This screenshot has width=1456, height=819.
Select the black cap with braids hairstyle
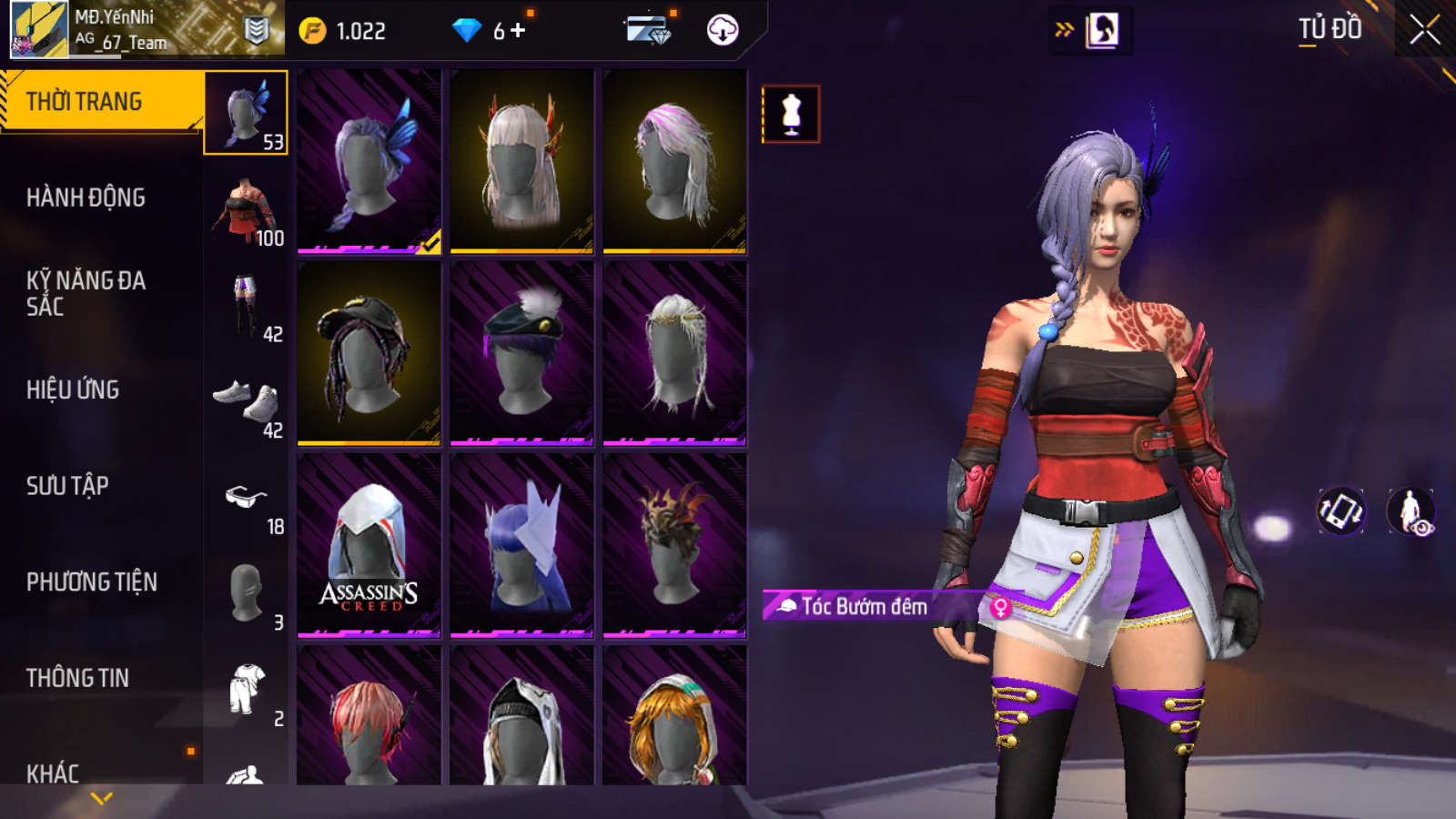click(x=369, y=353)
